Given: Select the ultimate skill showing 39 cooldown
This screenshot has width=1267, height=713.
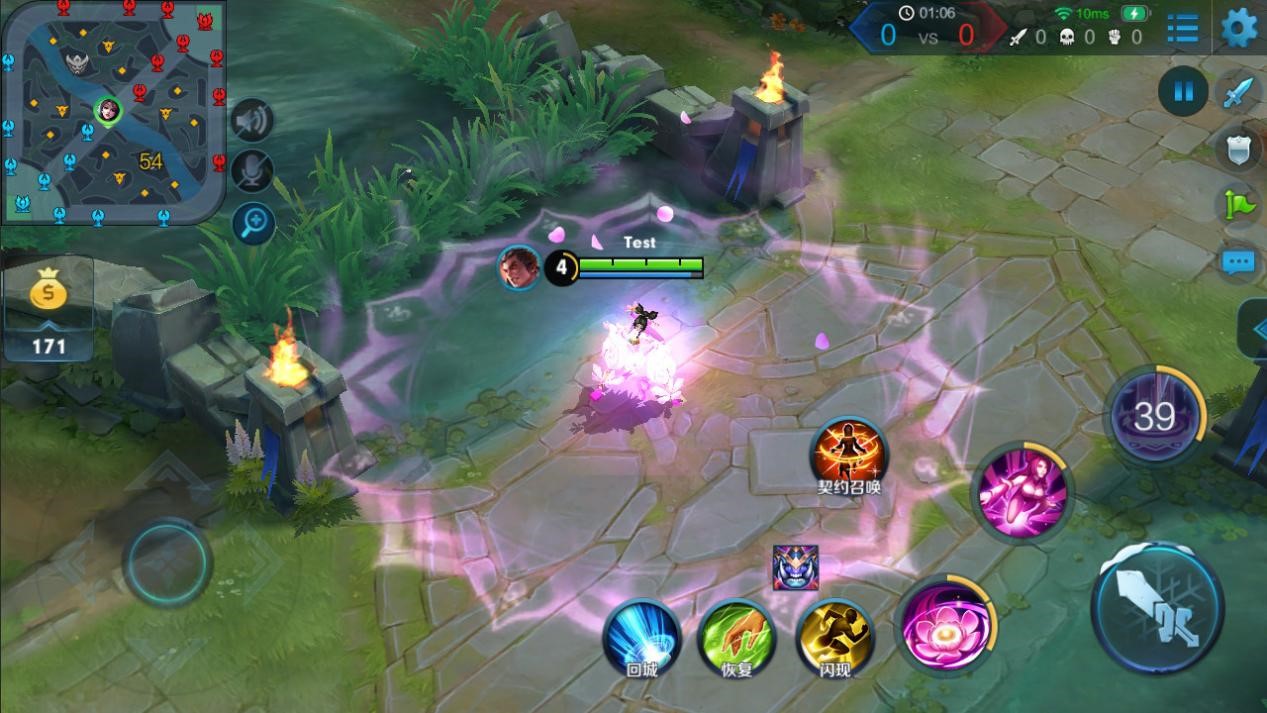Looking at the screenshot, I should tap(1154, 415).
